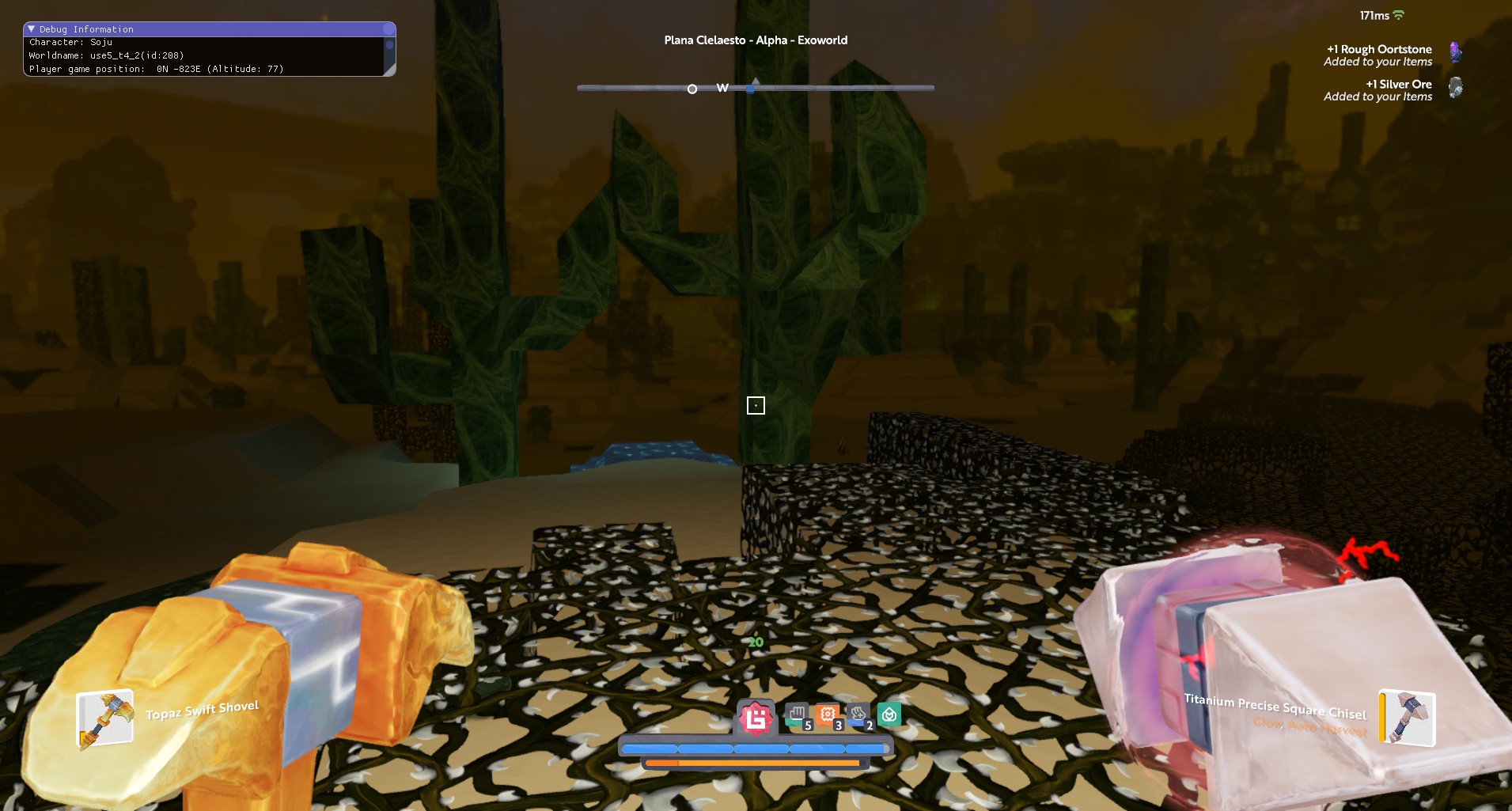Click the teal leaf house status icon
The width and height of the screenshot is (1512, 811).
click(889, 715)
